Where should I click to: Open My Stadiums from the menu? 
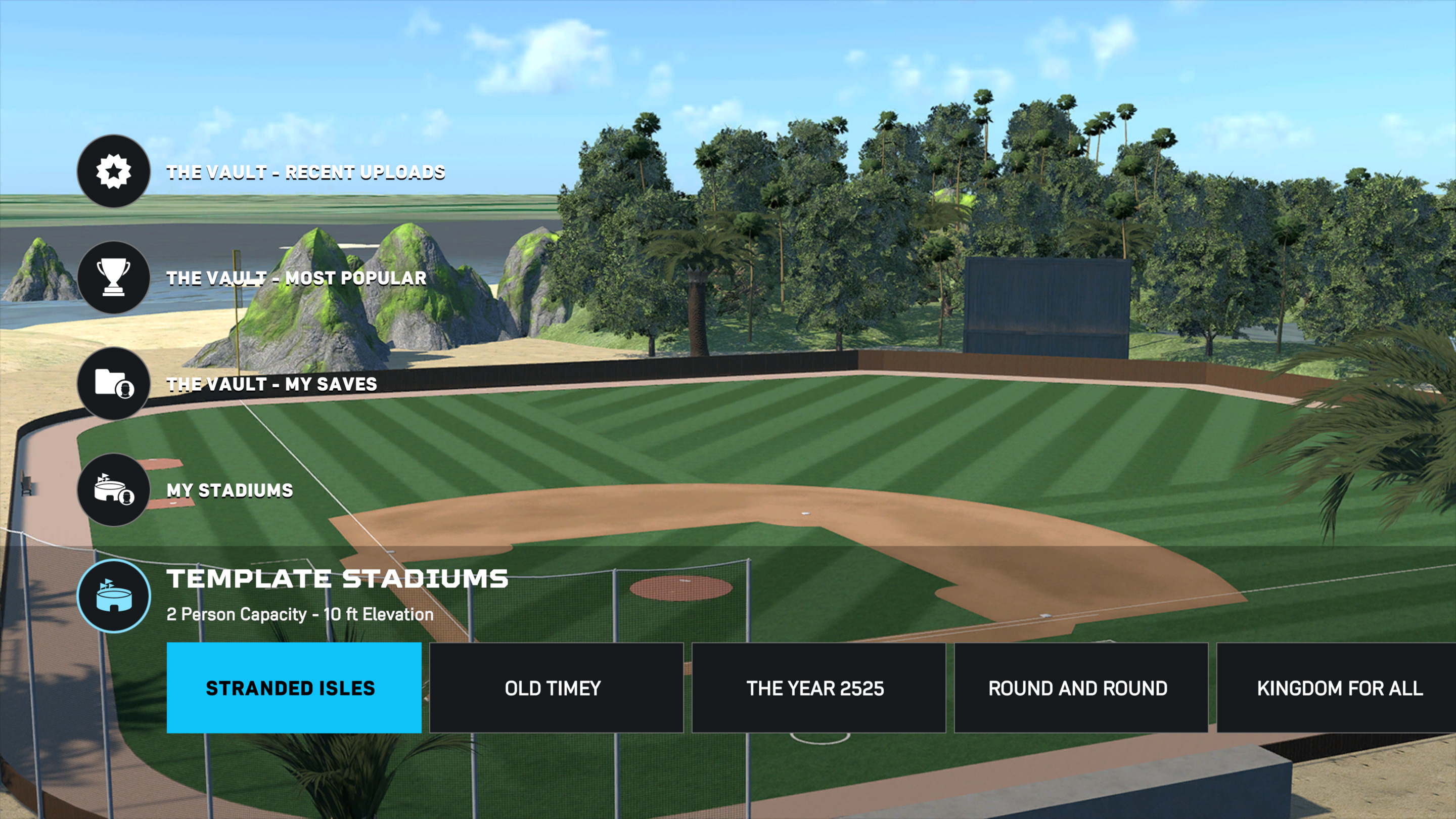pos(229,490)
